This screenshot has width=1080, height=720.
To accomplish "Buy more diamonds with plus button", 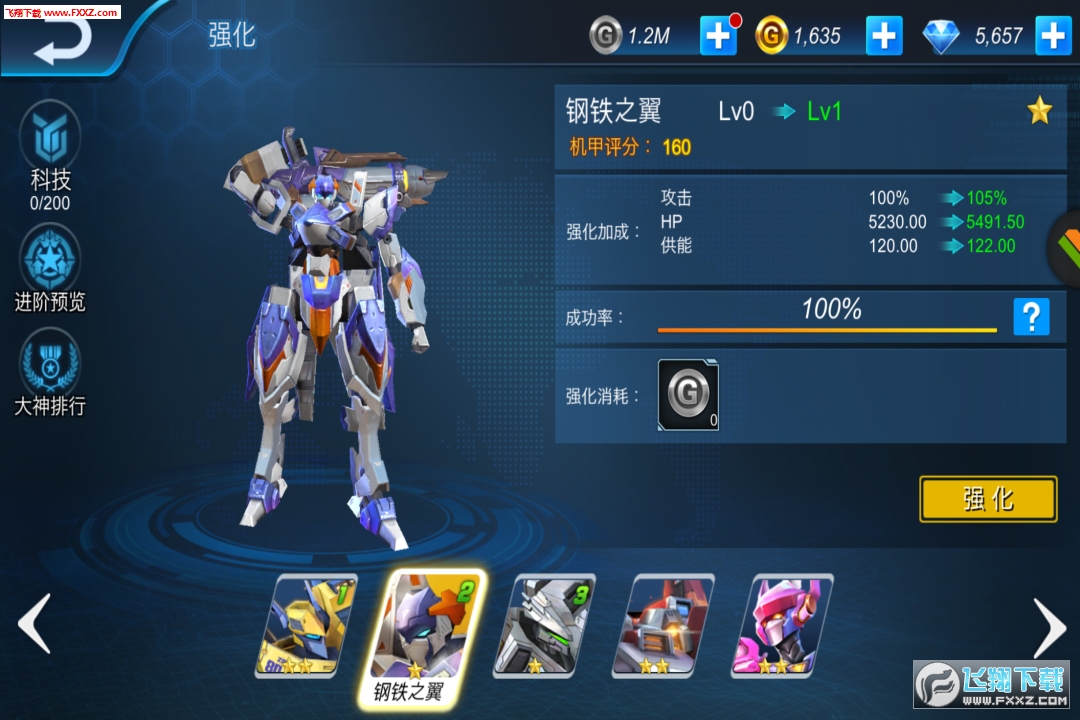I will pyautogui.click(x=1052, y=36).
